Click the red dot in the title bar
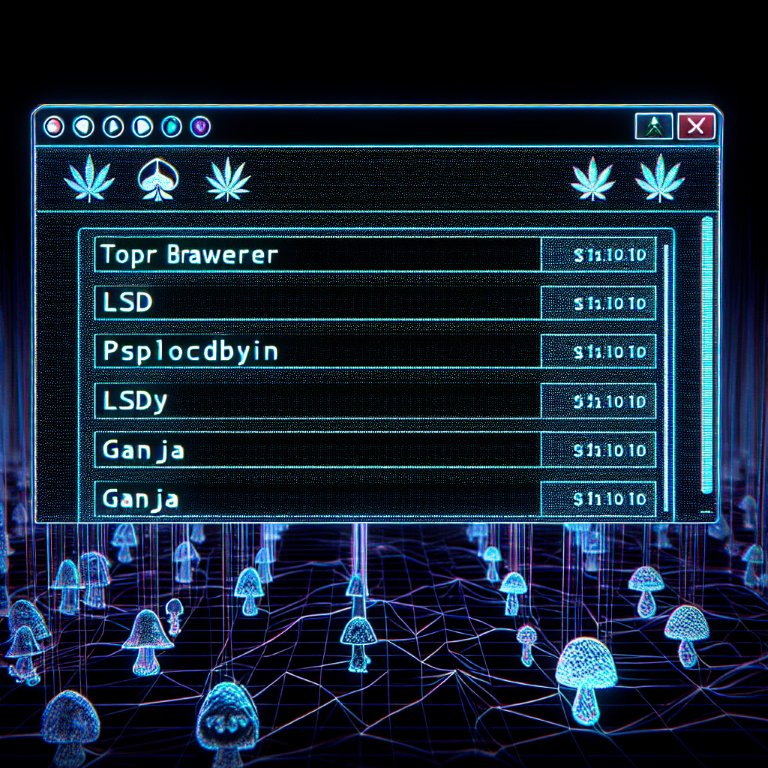Image resolution: width=768 pixels, height=768 pixels. click(x=55, y=127)
